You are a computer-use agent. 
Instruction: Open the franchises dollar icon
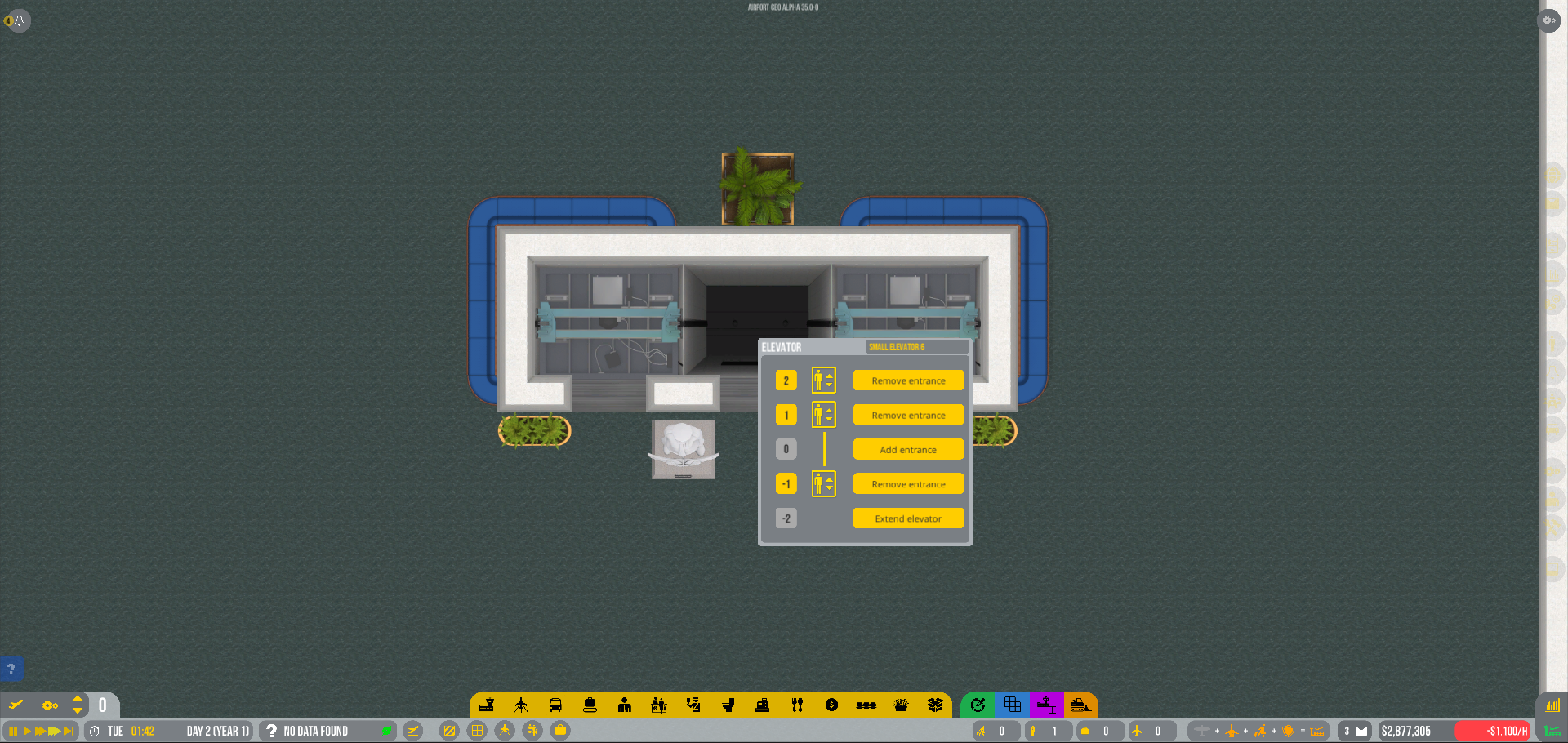click(x=831, y=705)
